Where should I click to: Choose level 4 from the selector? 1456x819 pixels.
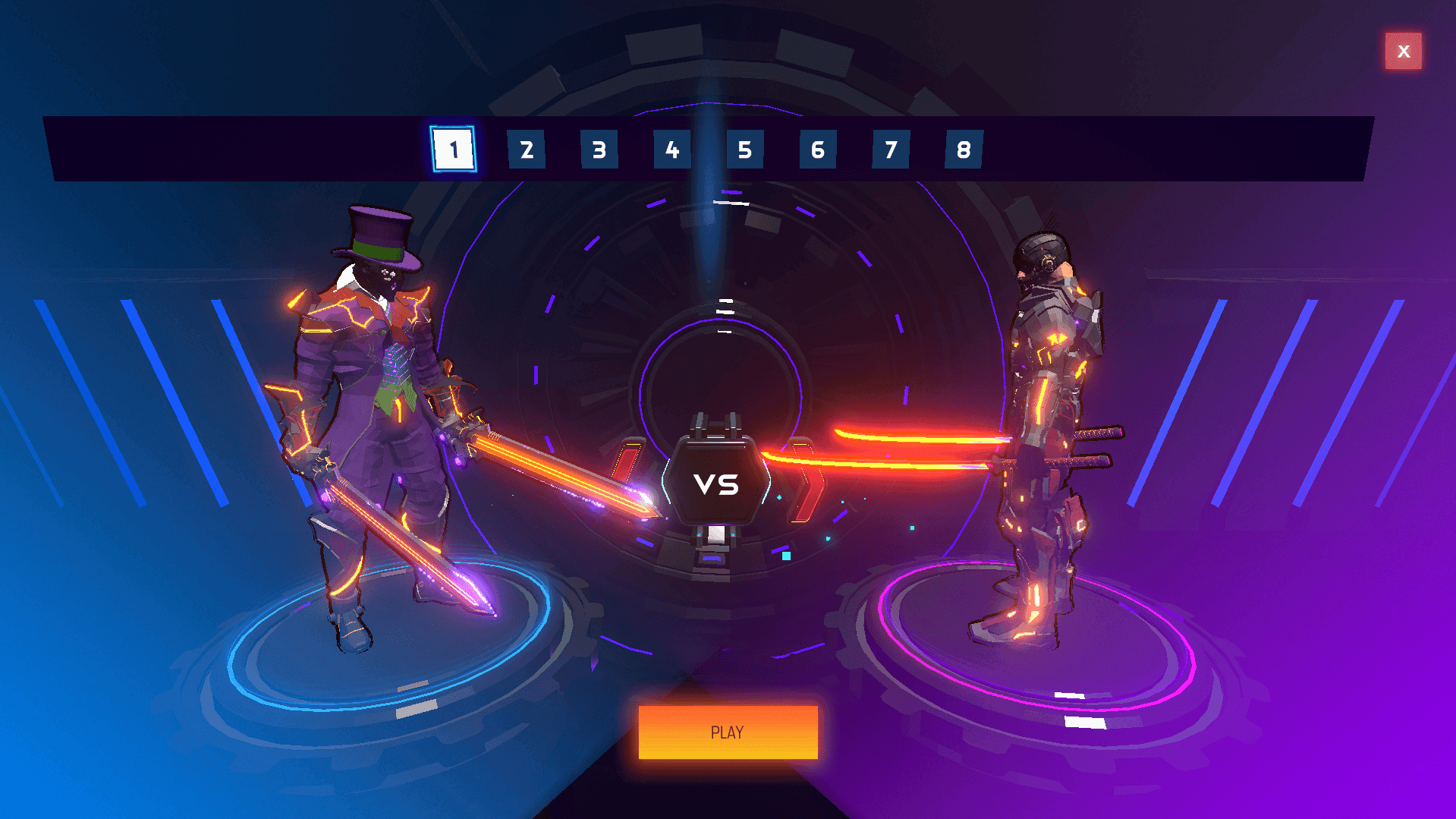671,150
